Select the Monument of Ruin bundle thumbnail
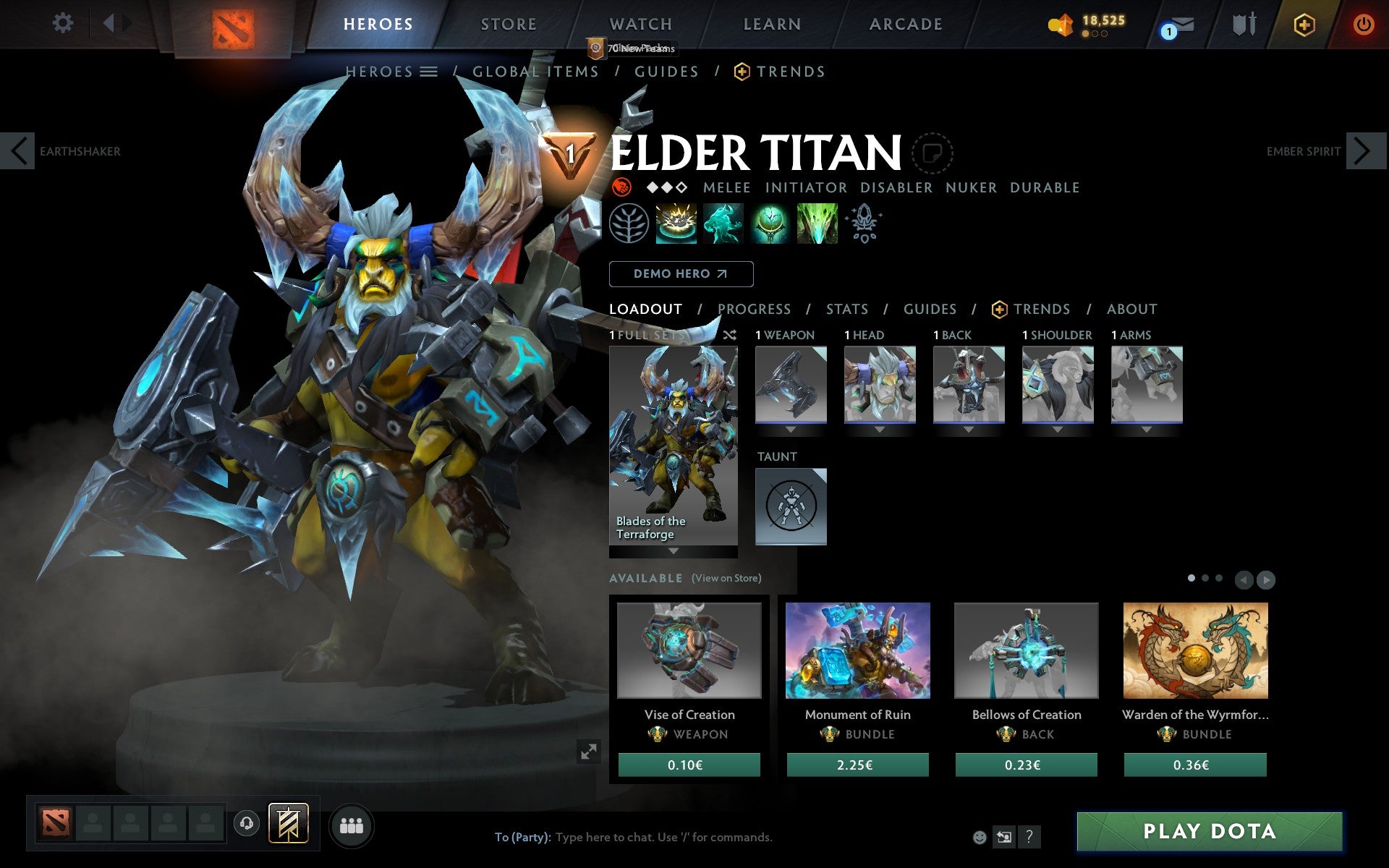 (857, 651)
